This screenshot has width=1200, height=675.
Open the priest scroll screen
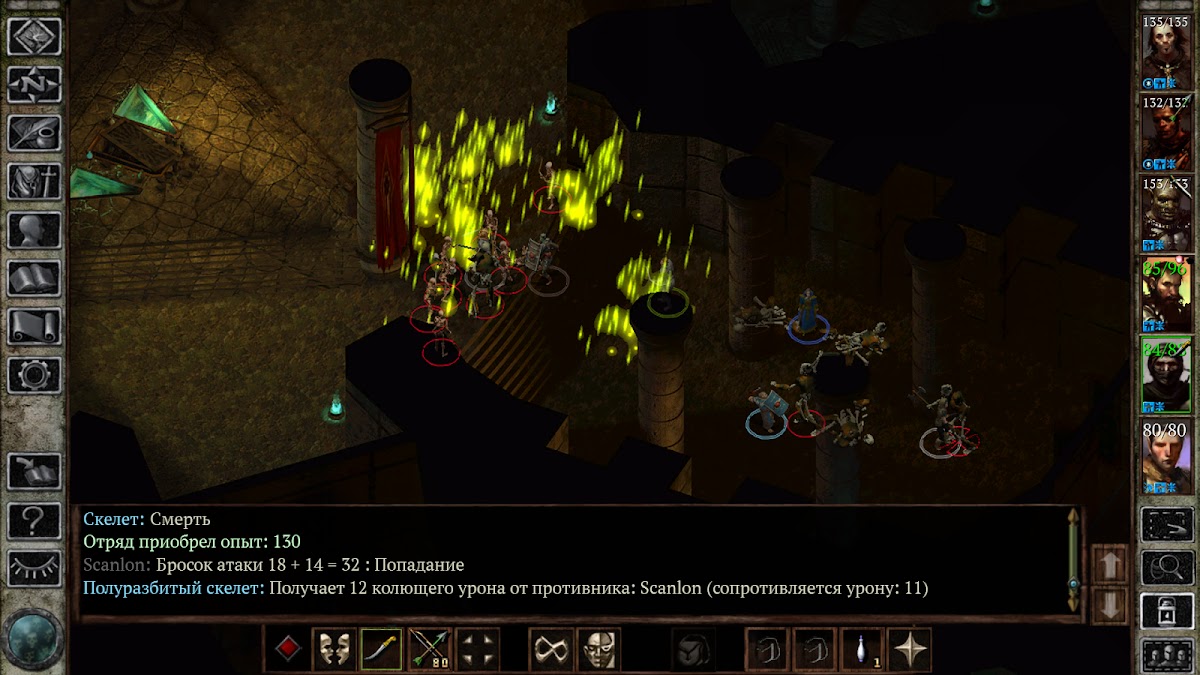pyautogui.click(x=34, y=326)
